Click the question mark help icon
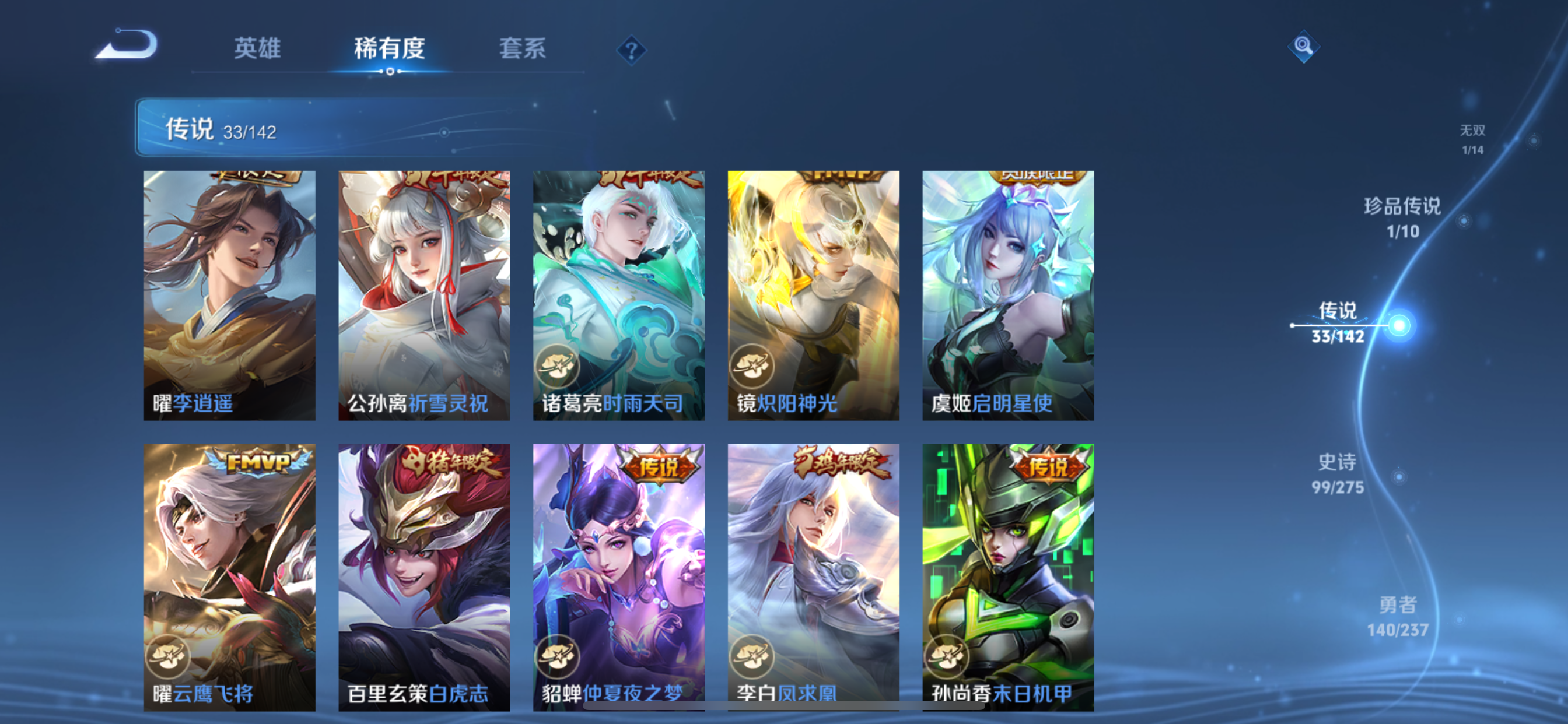 tap(632, 52)
